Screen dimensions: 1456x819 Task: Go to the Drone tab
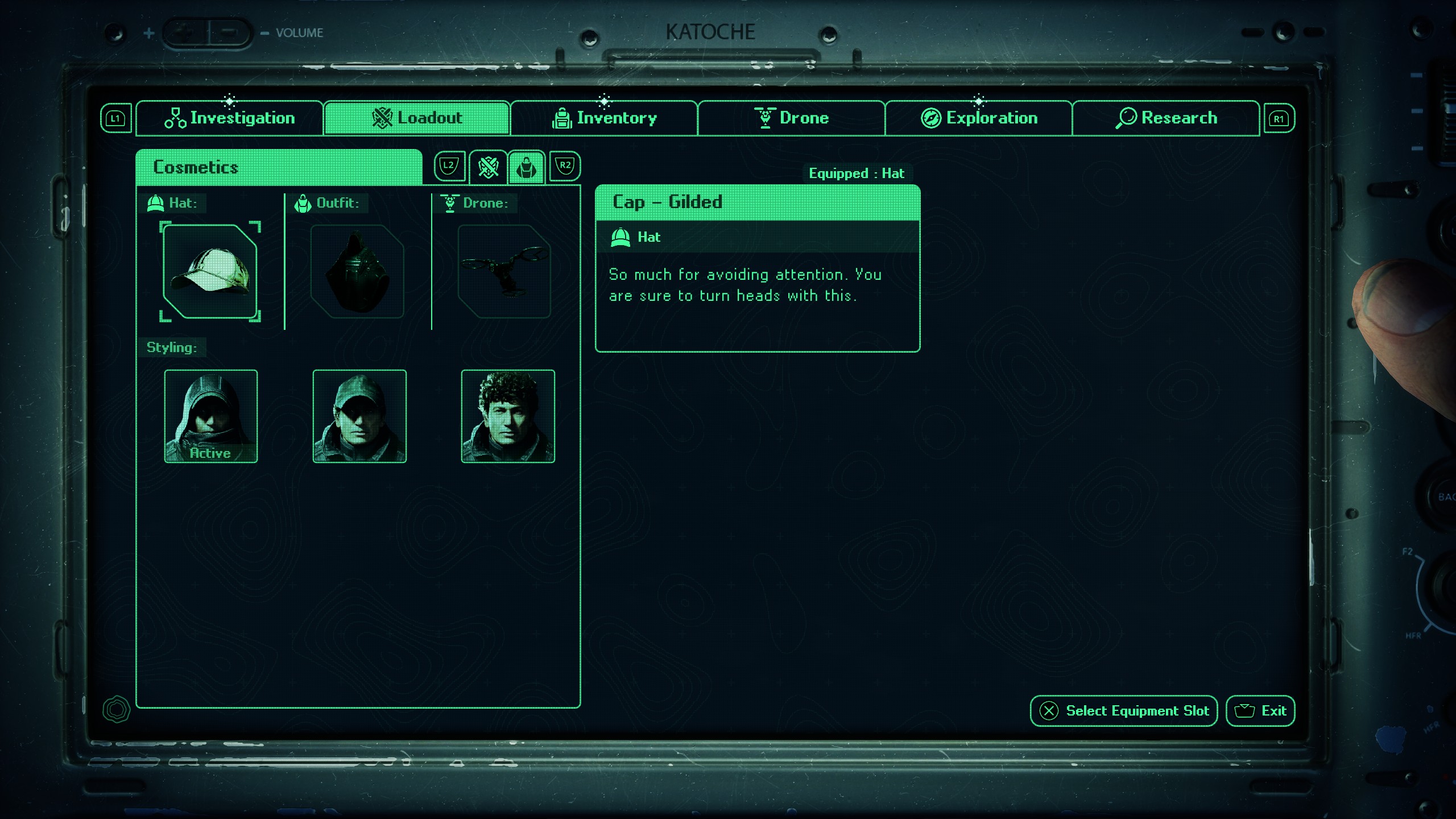click(x=791, y=118)
